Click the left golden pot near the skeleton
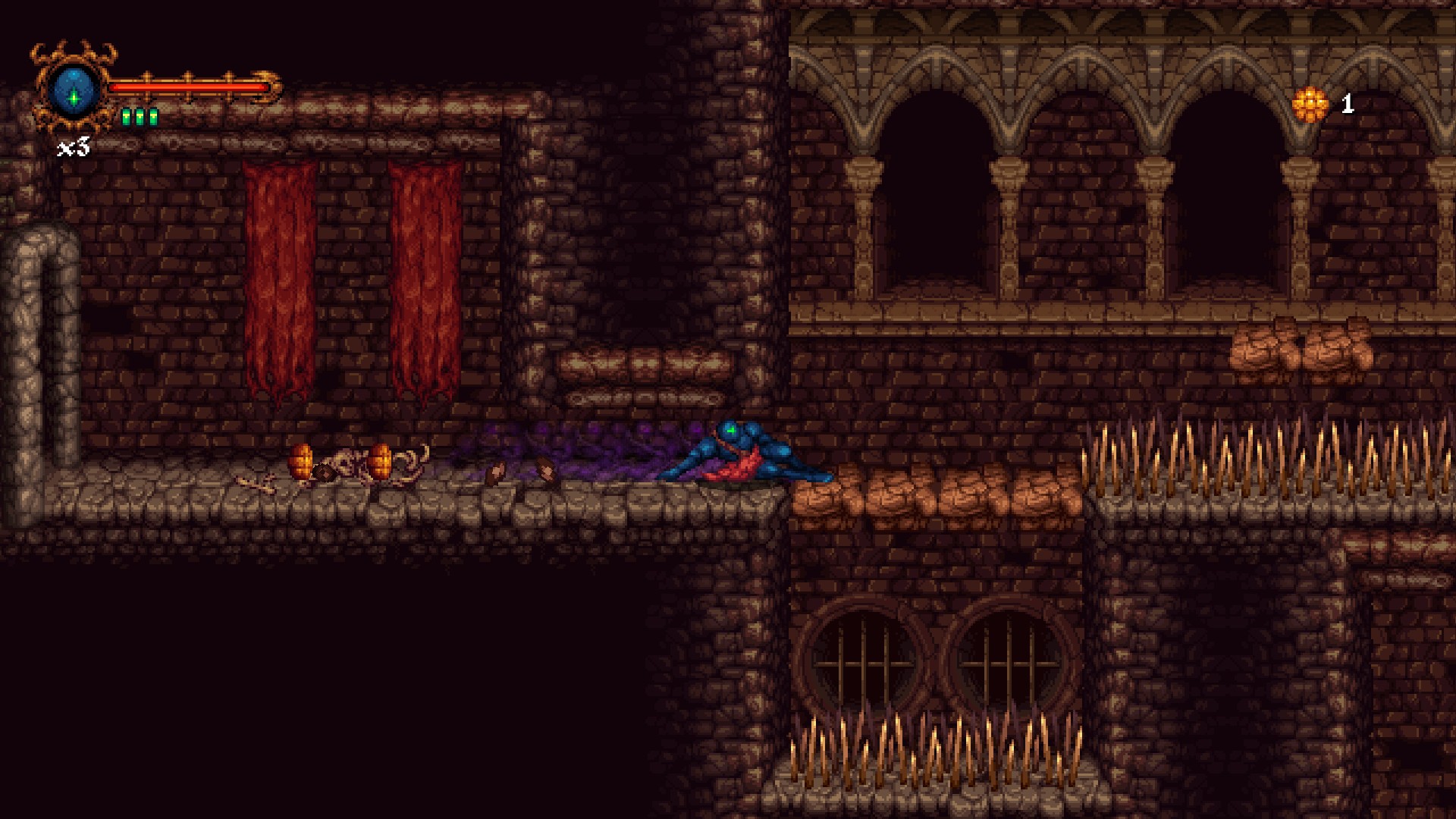This screenshot has height=819, width=1456. (x=302, y=460)
